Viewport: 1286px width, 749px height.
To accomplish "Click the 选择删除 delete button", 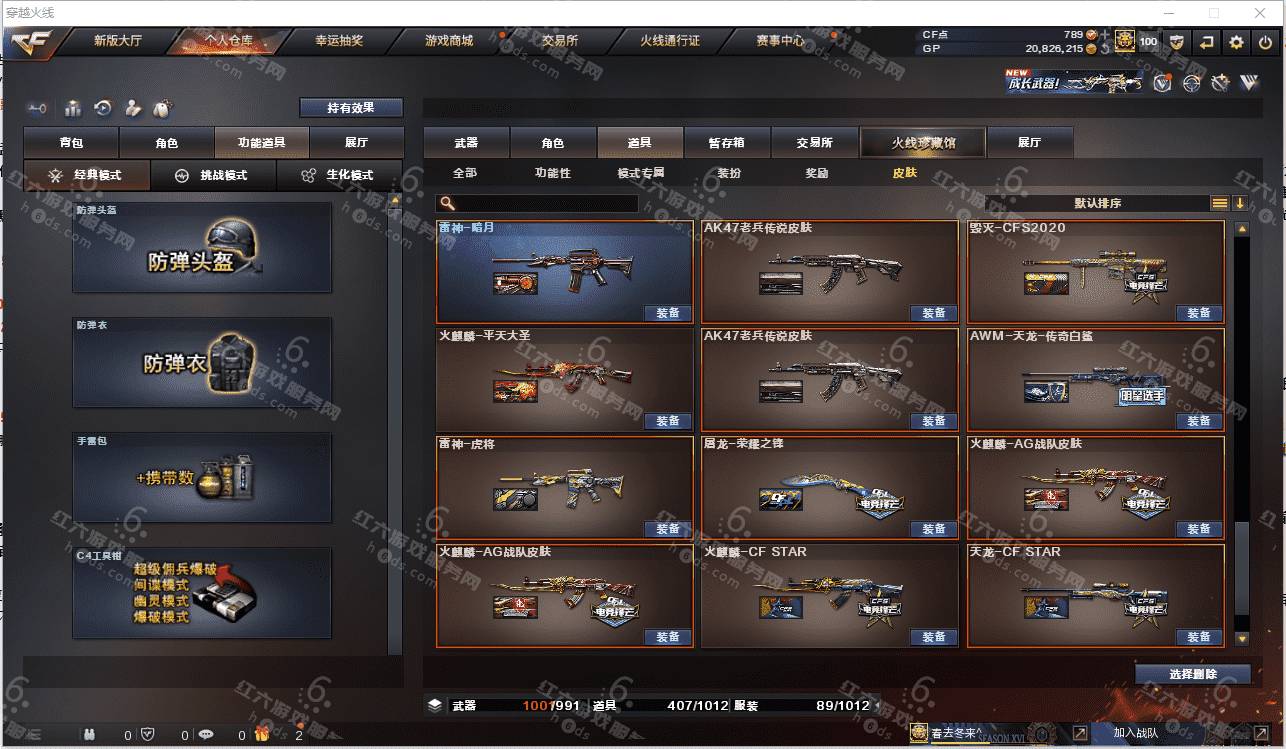I will point(1192,674).
